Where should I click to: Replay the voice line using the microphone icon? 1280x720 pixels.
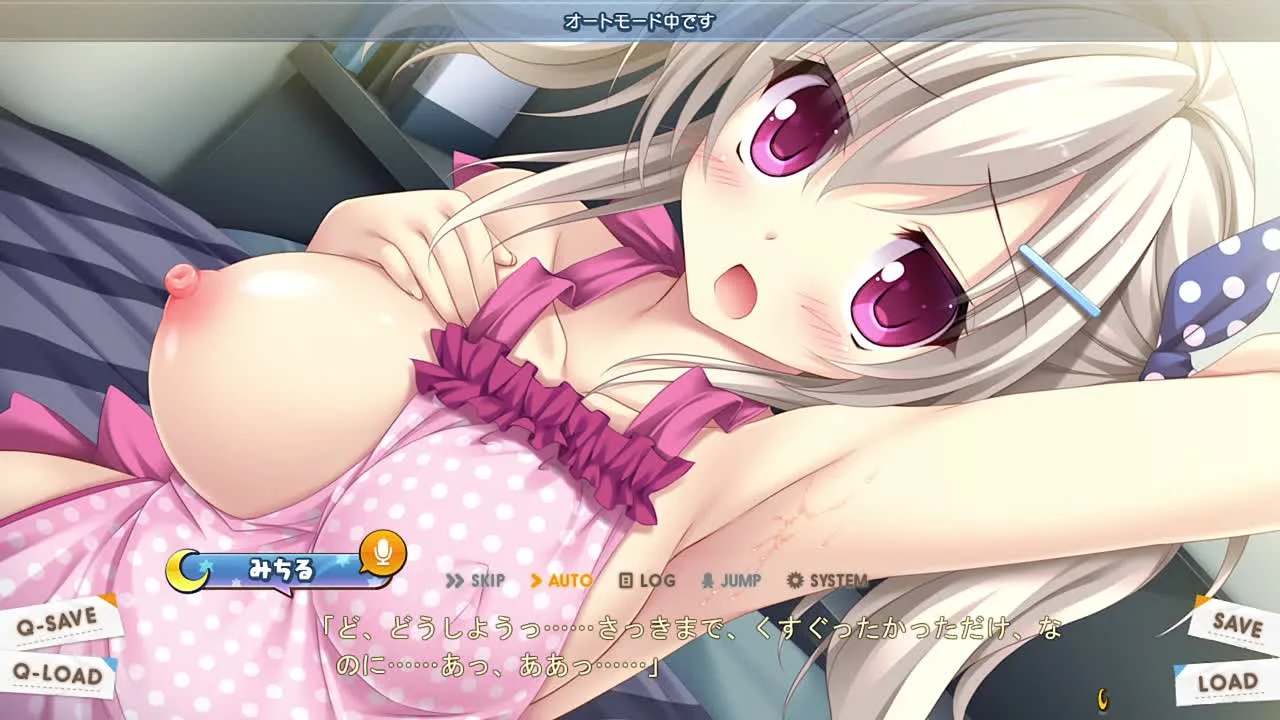[381, 552]
